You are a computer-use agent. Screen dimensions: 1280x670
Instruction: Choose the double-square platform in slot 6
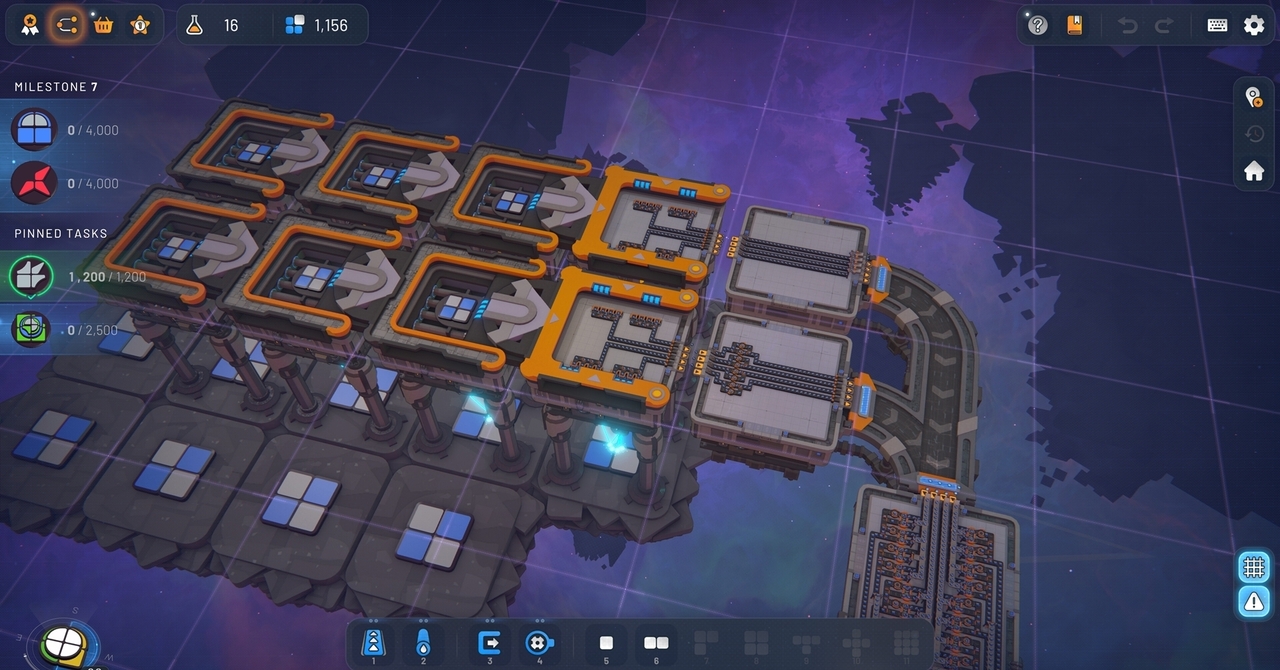coord(656,643)
